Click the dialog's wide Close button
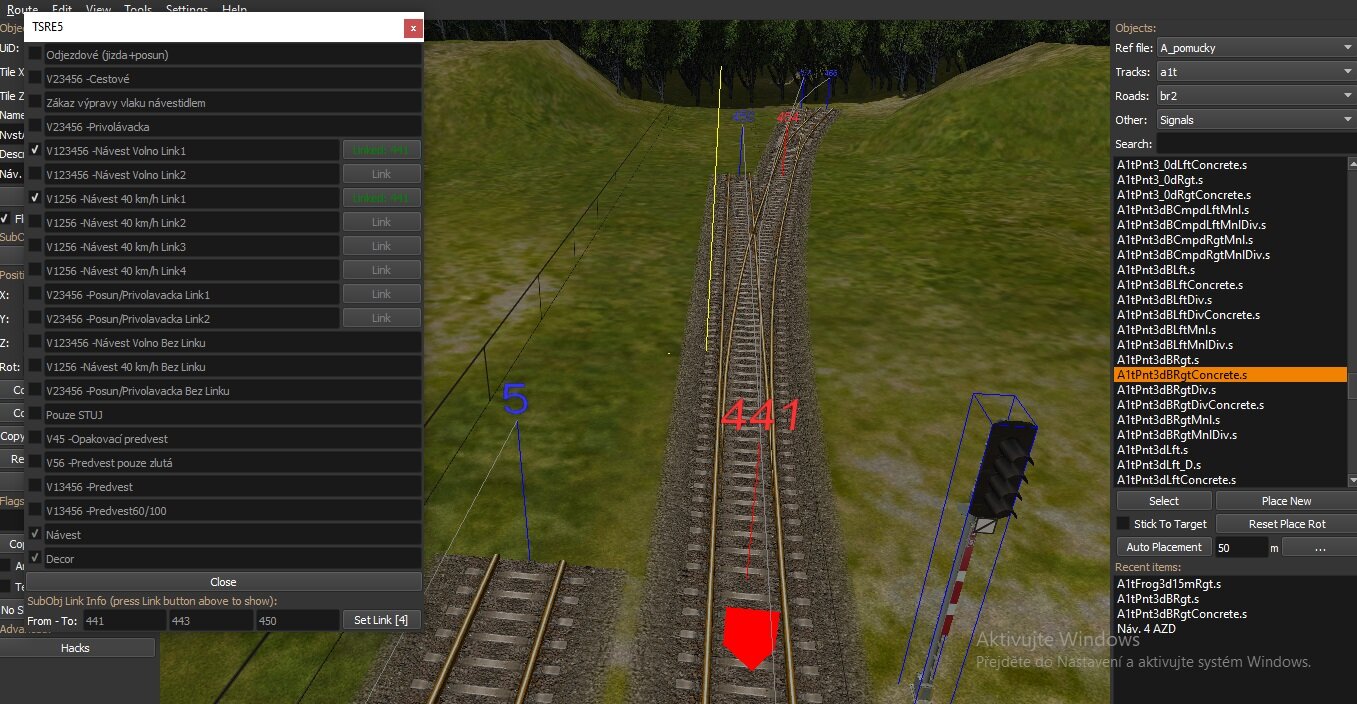 point(223,582)
